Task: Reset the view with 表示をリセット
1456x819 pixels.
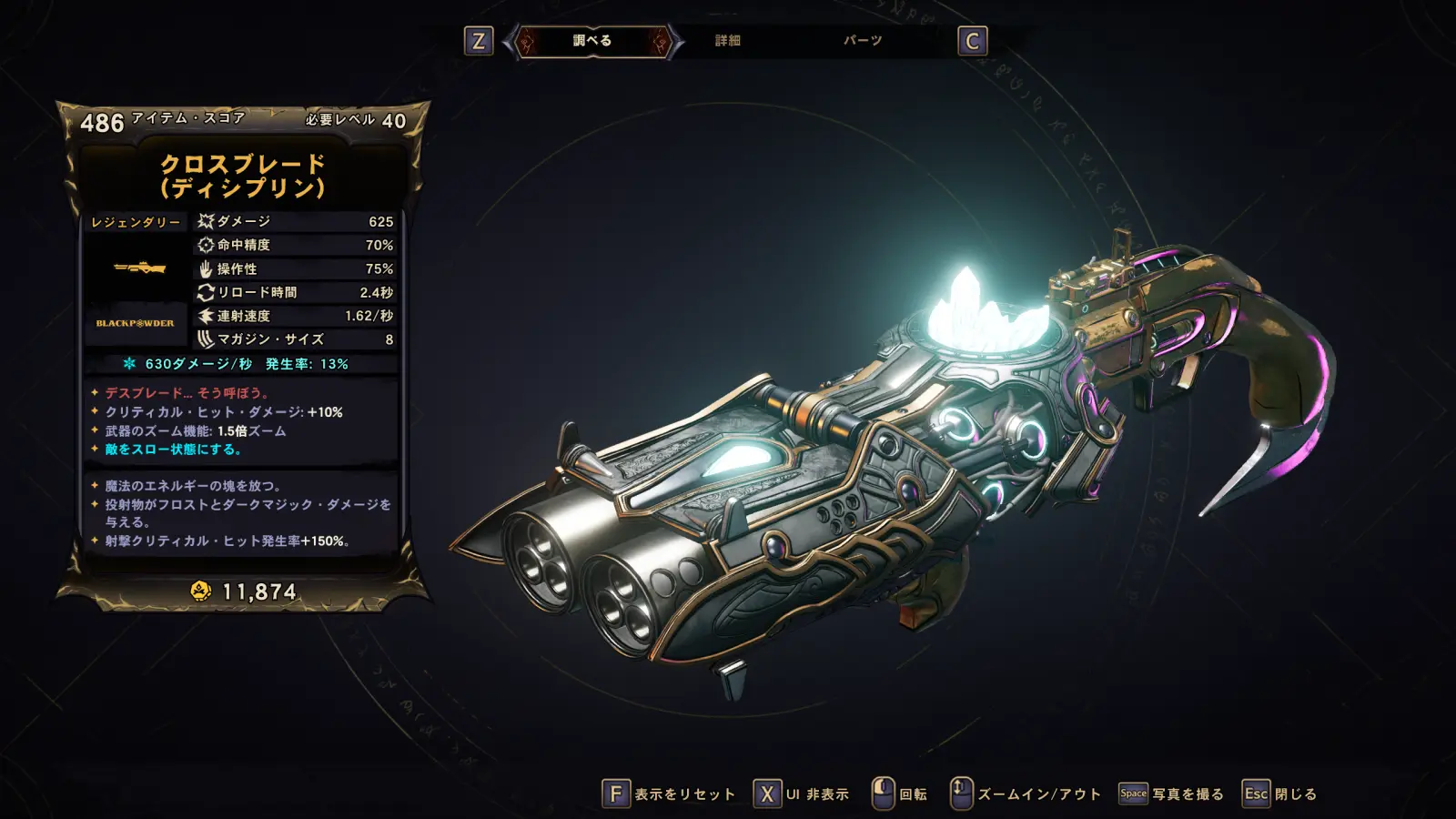Action: [669, 794]
